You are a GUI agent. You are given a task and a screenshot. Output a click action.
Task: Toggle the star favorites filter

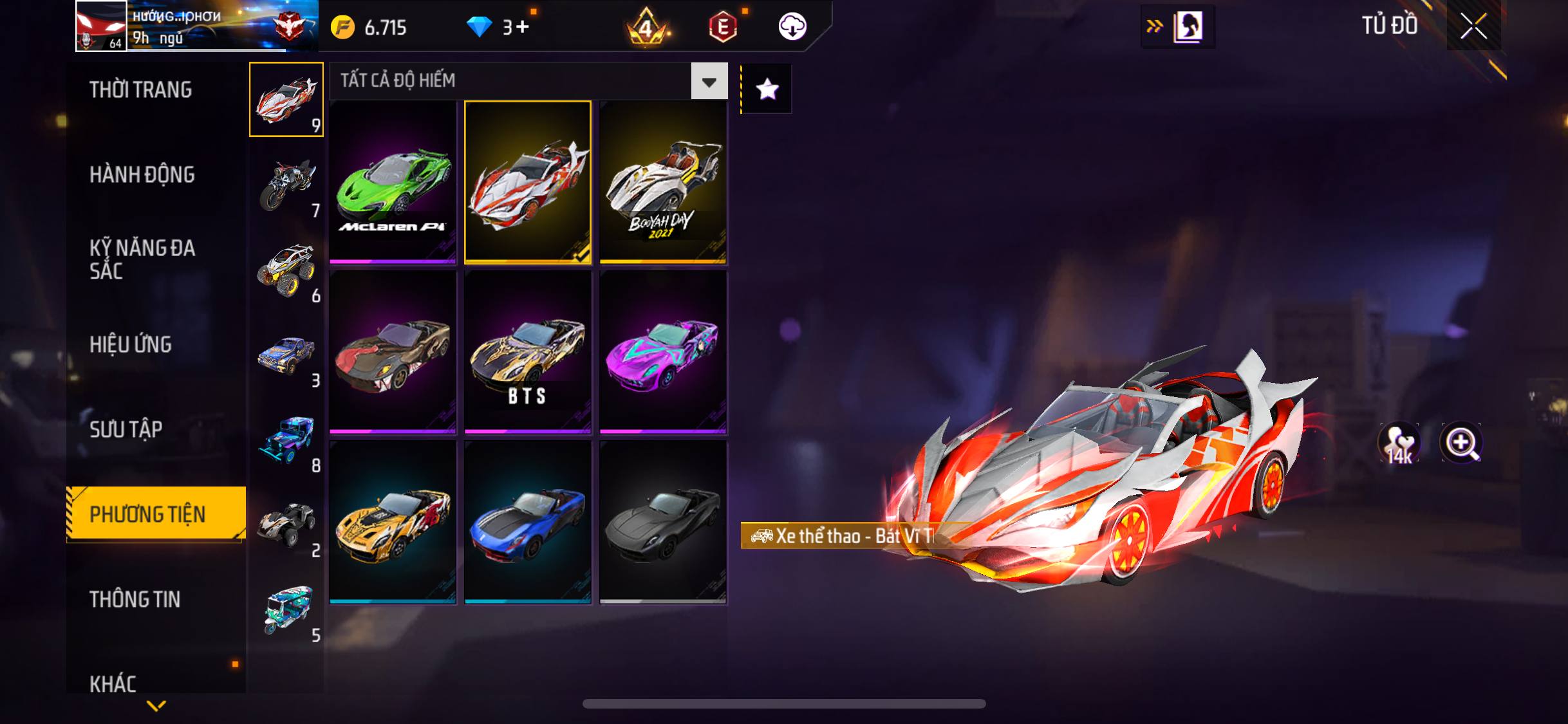(767, 89)
